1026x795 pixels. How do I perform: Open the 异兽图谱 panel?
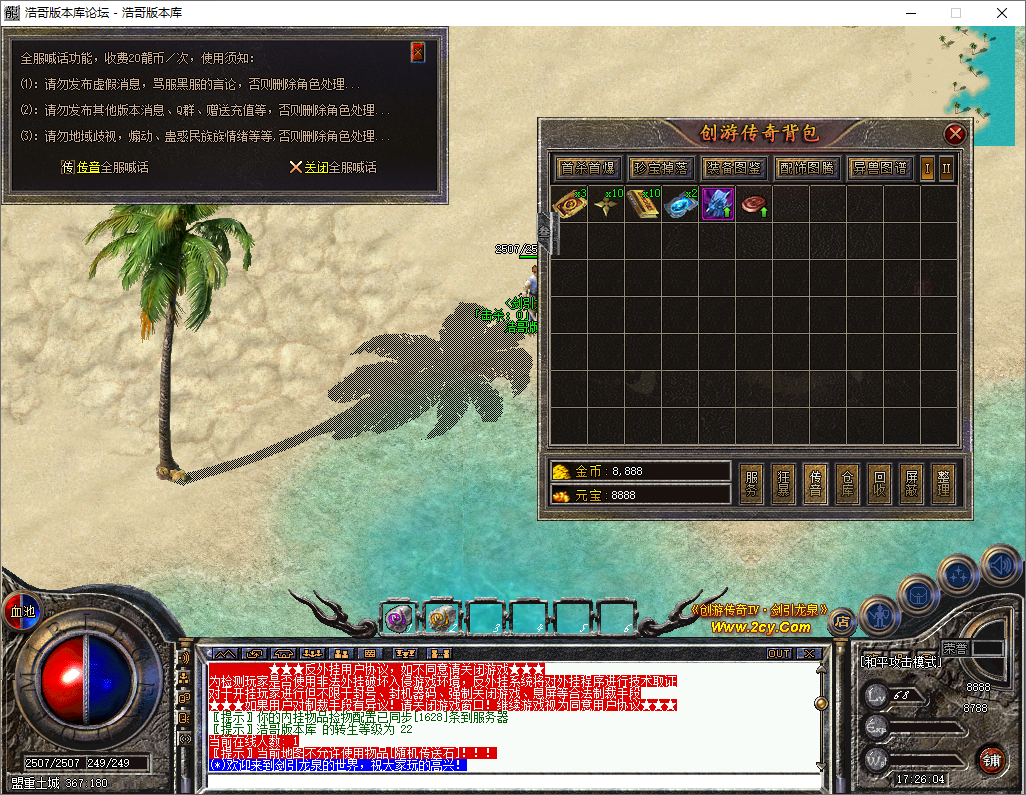(879, 168)
